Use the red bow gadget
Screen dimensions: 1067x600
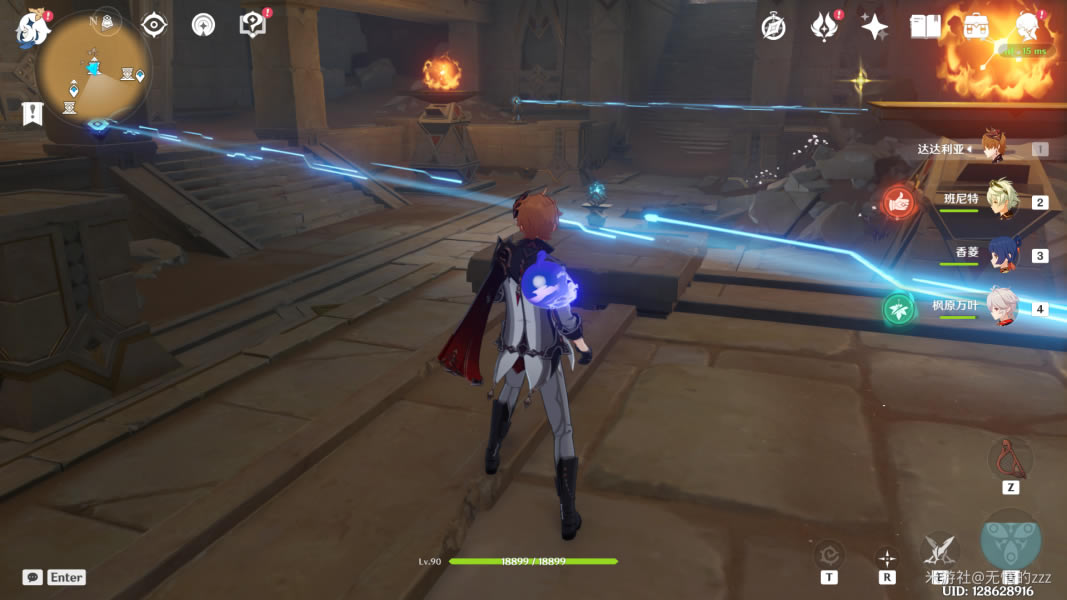click(1010, 458)
